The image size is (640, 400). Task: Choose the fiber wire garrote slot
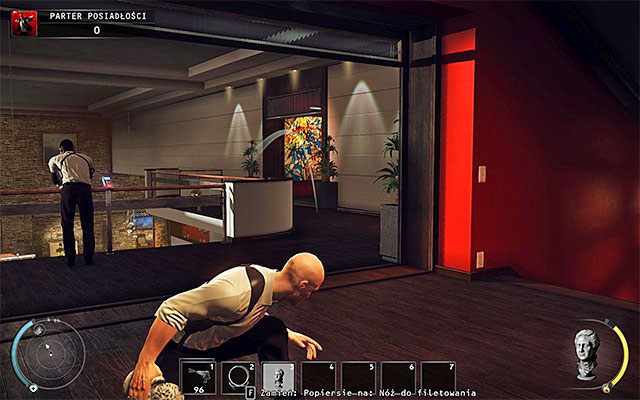click(x=239, y=375)
